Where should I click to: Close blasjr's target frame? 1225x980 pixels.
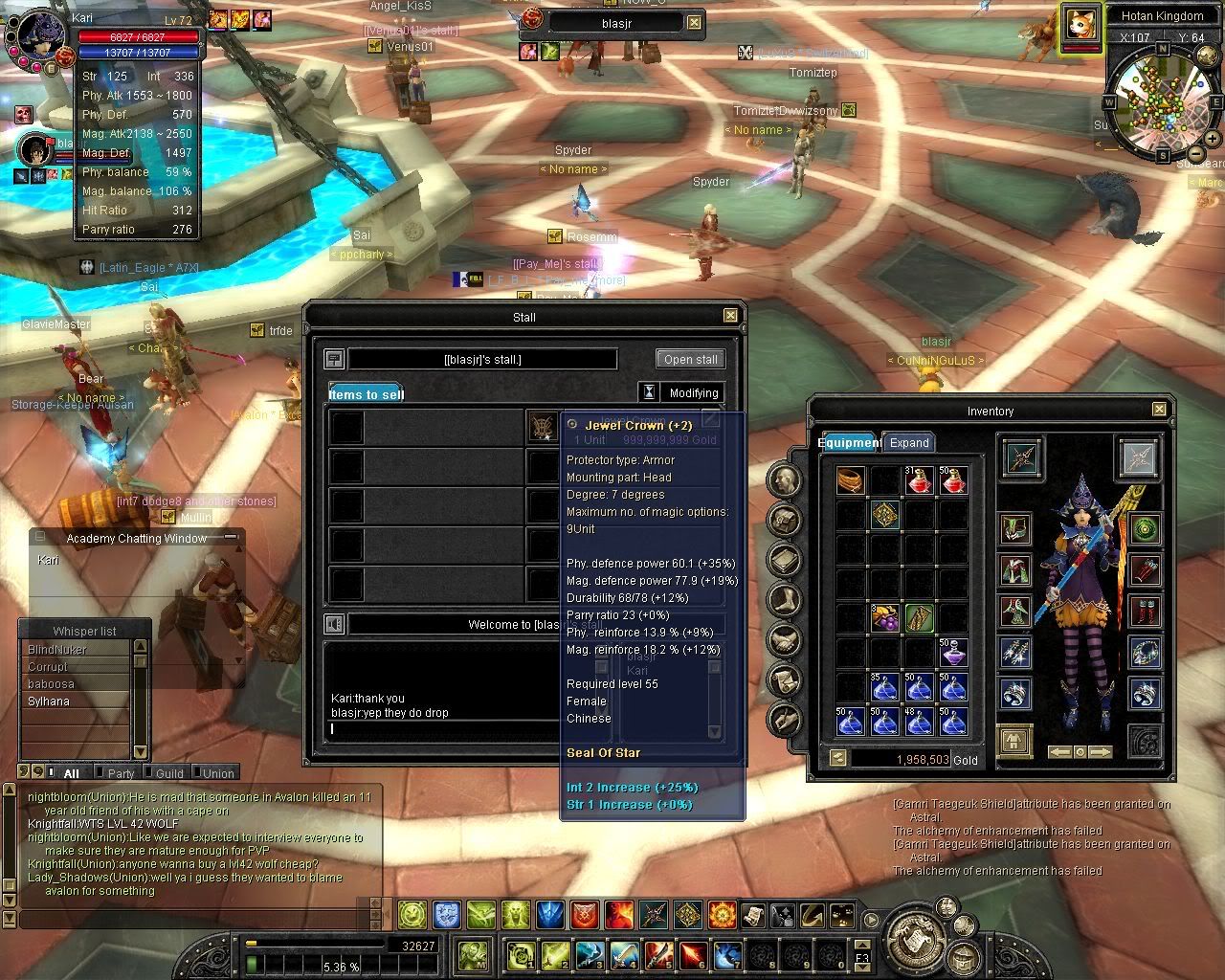click(694, 23)
